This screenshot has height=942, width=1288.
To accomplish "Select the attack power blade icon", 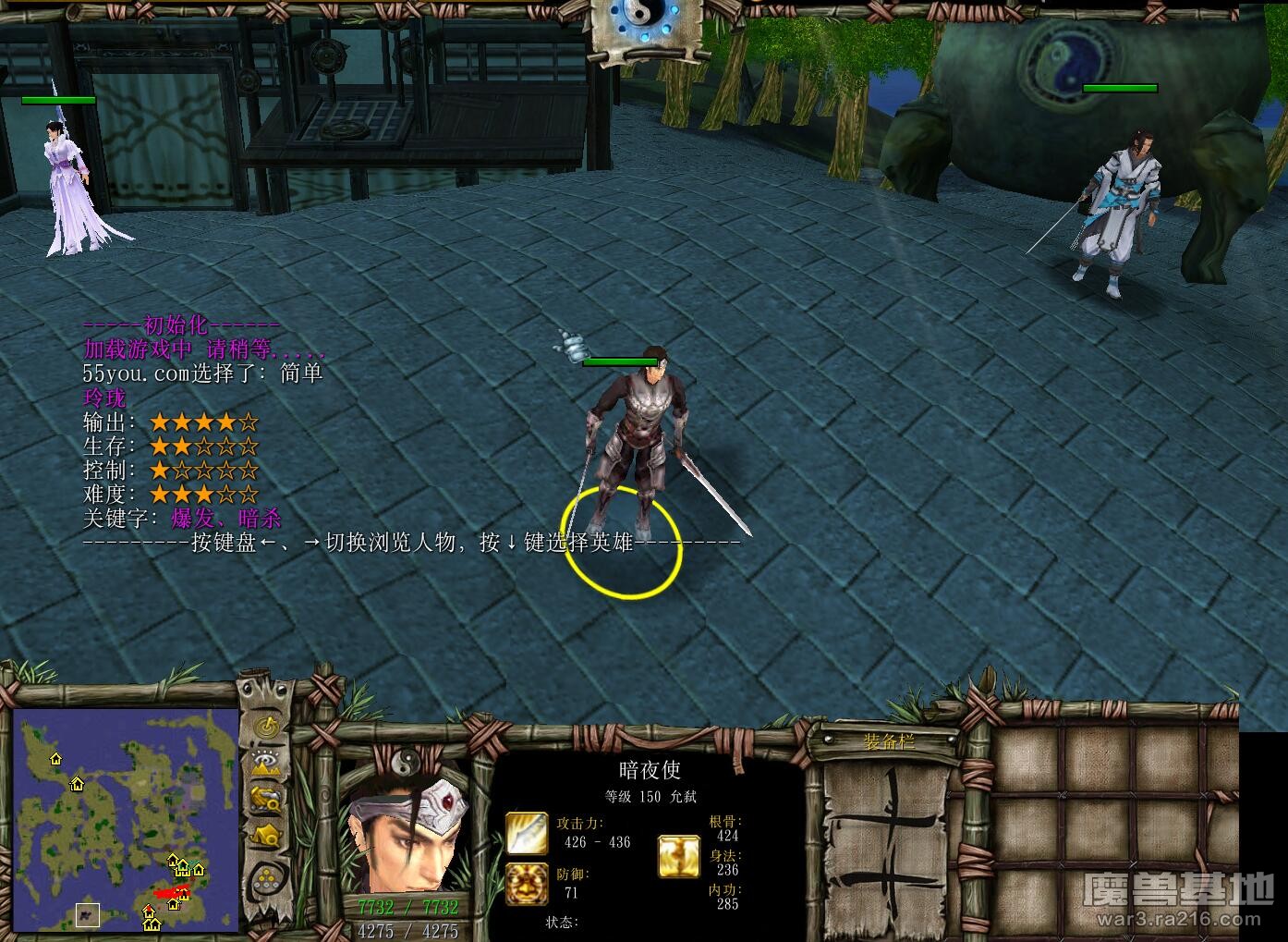I will pos(526,832).
